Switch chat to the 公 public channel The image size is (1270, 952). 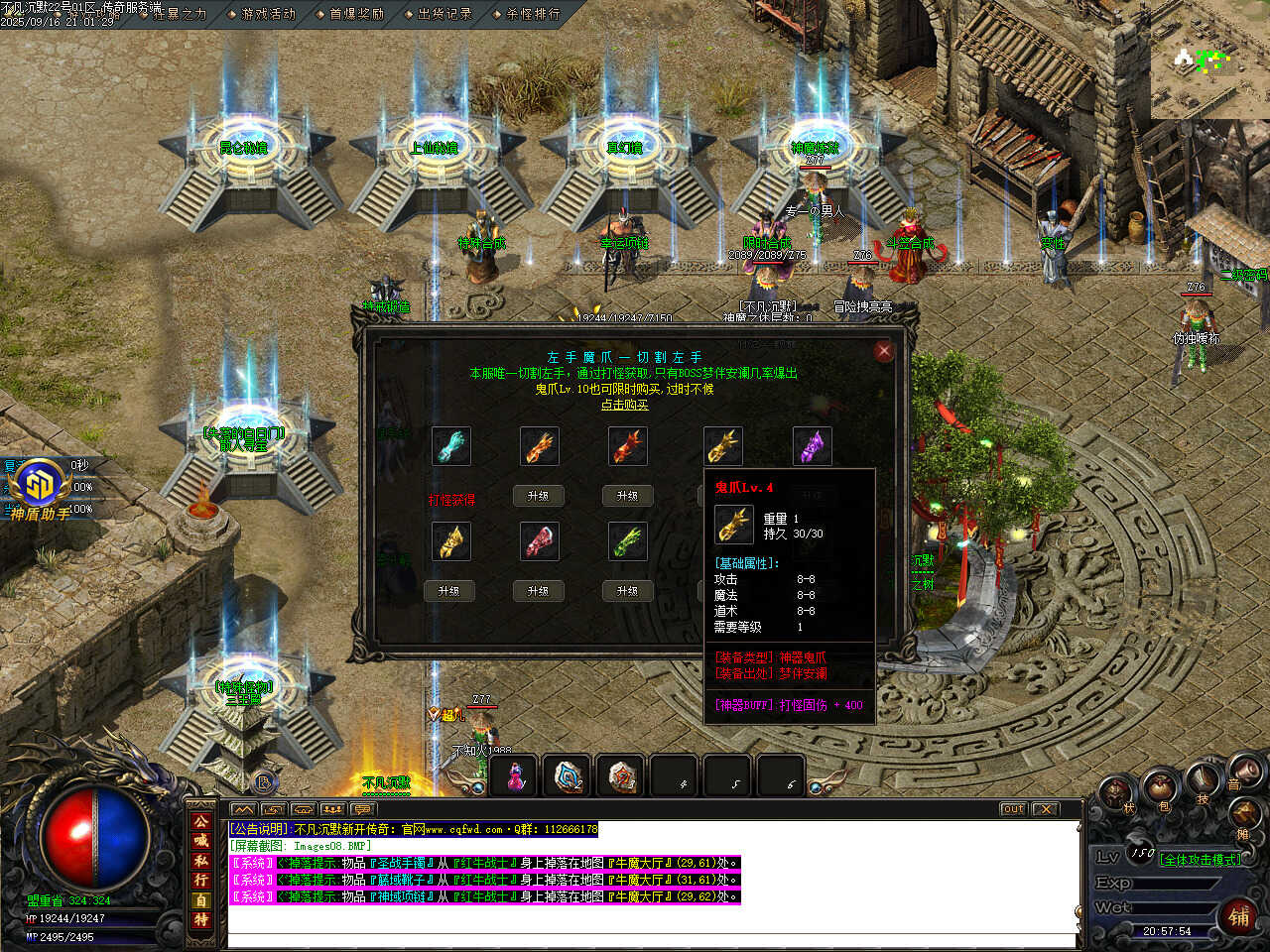pyautogui.click(x=201, y=821)
